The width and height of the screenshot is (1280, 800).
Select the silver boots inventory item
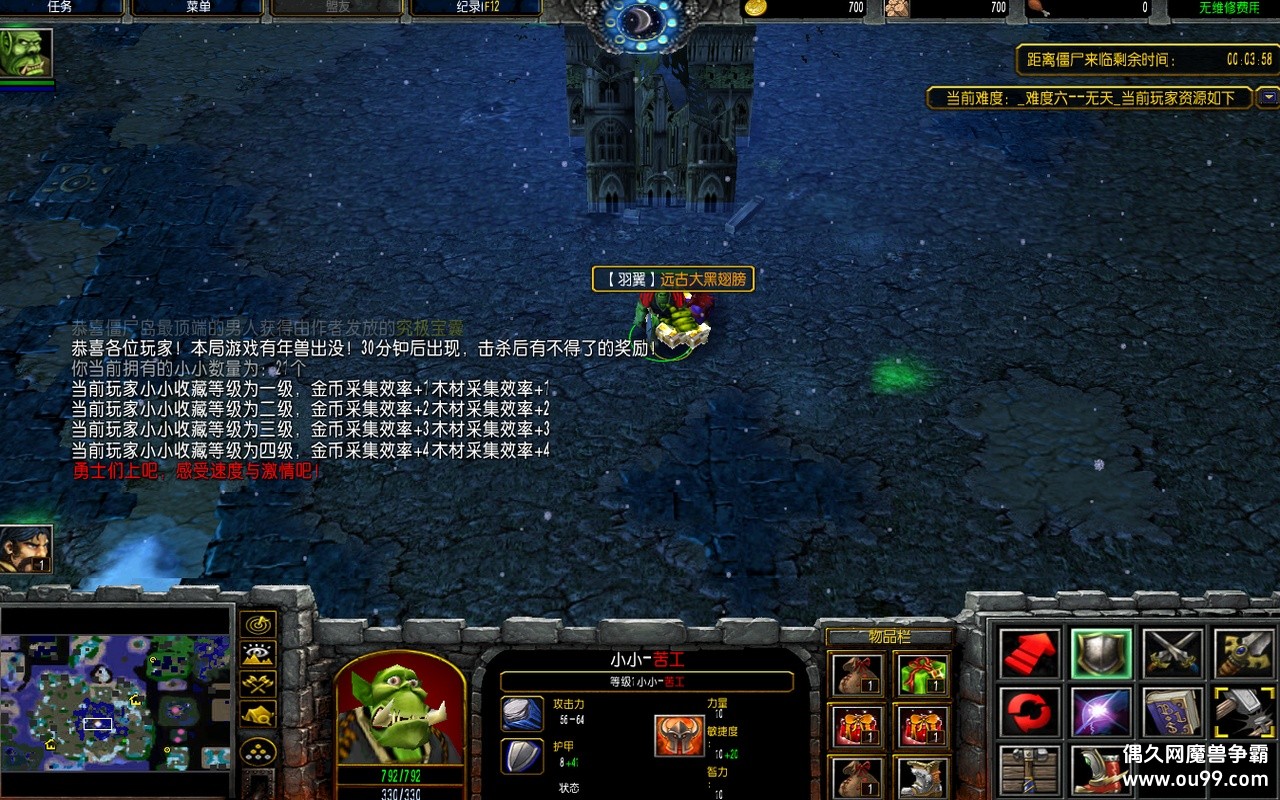(922, 776)
